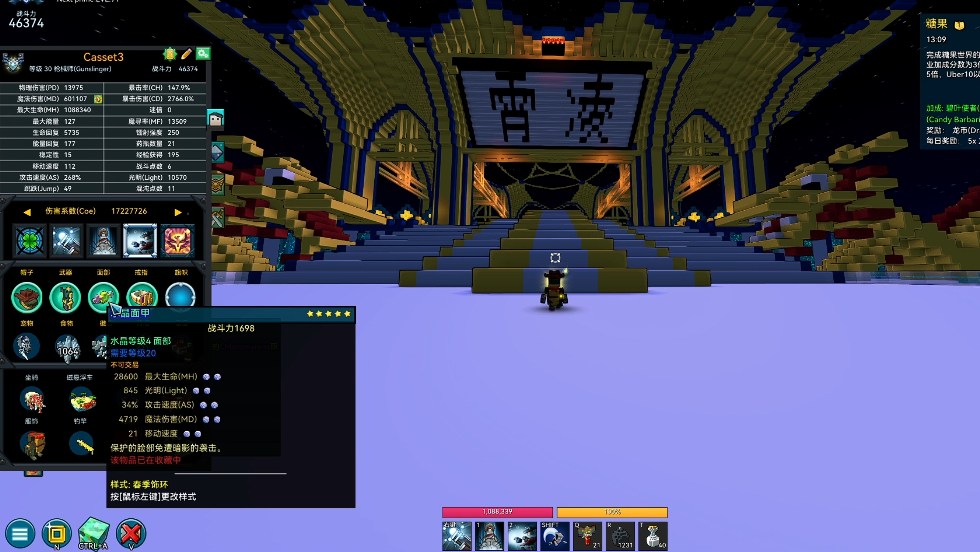
Task: Select the ring equipment slot
Action: click(x=141, y=297)
